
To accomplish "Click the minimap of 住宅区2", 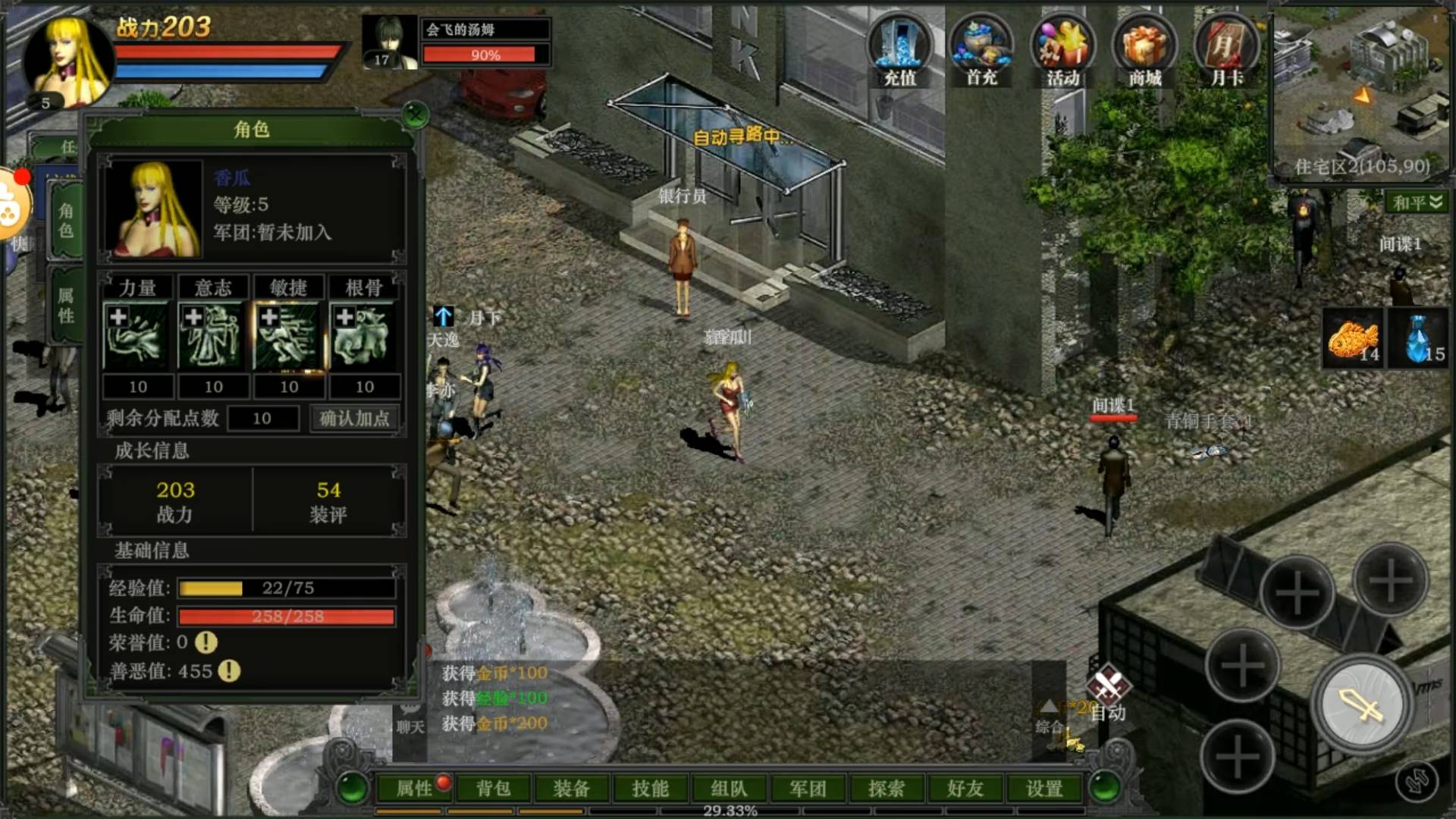I will (1360, 91).
